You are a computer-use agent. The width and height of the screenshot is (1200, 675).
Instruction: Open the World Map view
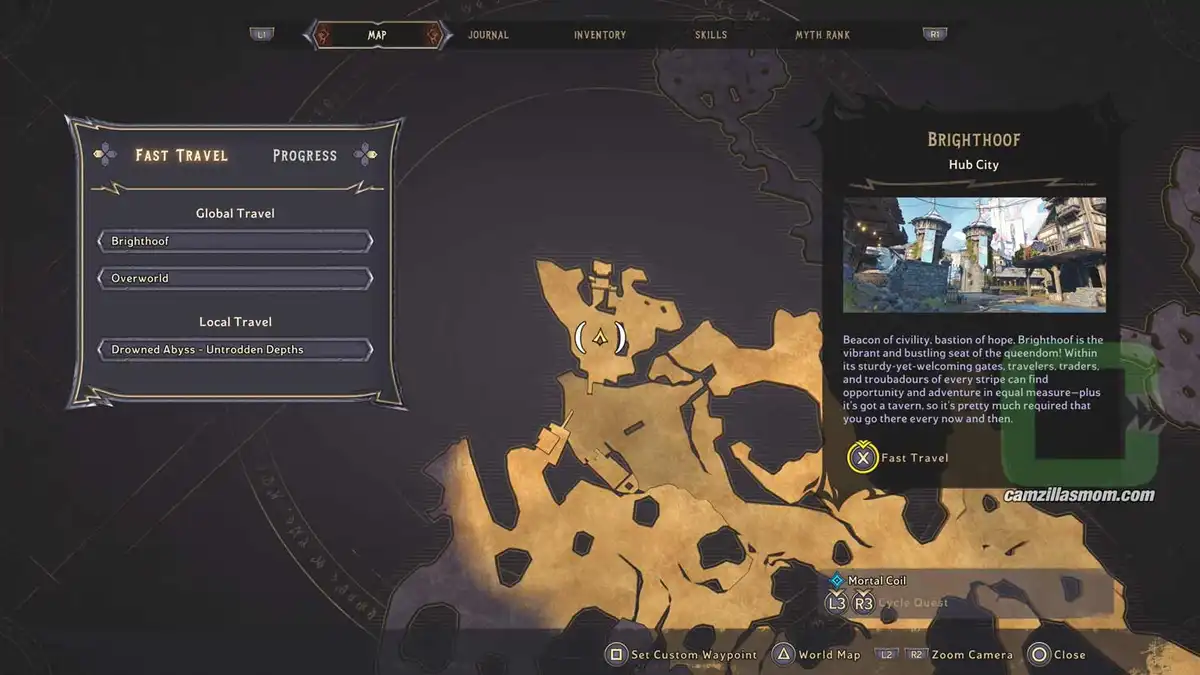tap(817, 655)
